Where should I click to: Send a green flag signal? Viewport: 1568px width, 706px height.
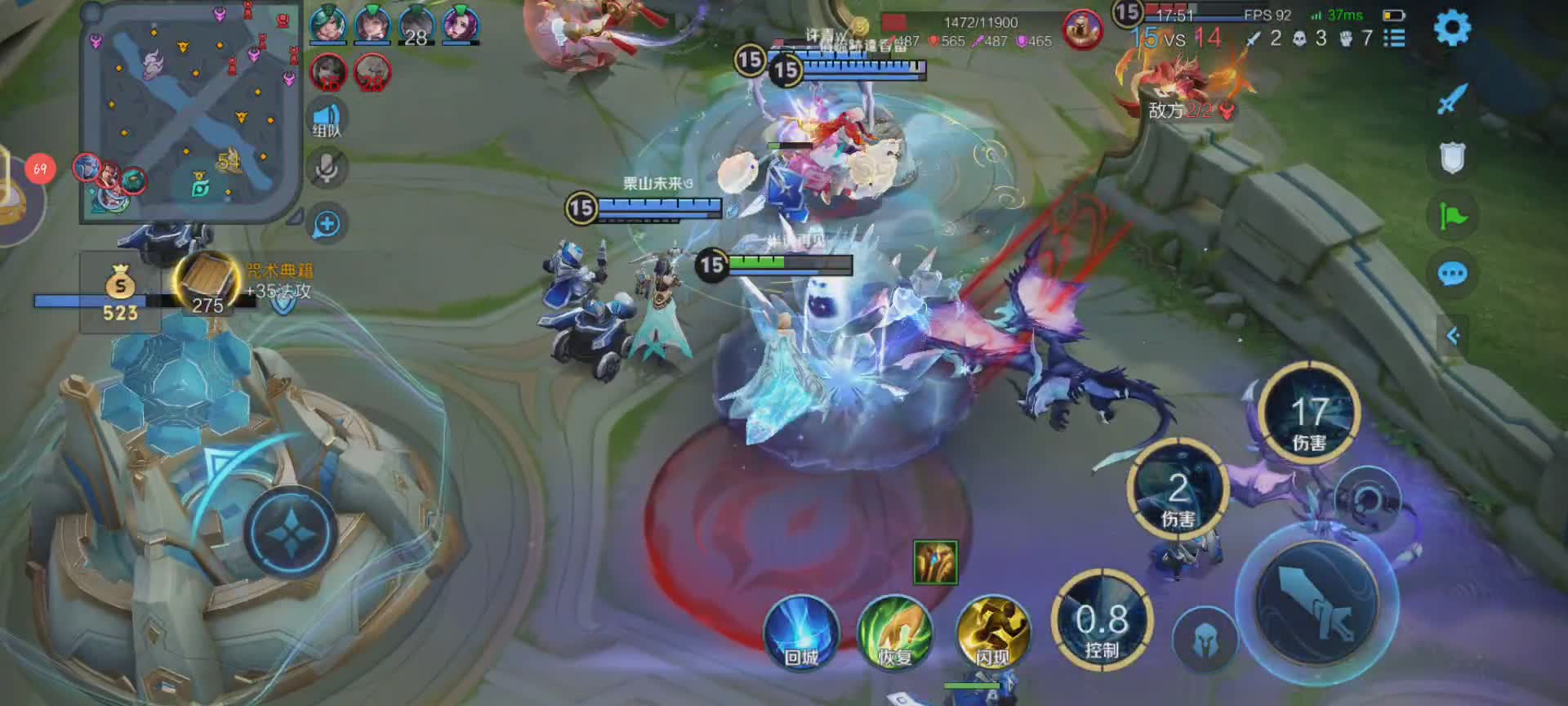click(1452, 216)
